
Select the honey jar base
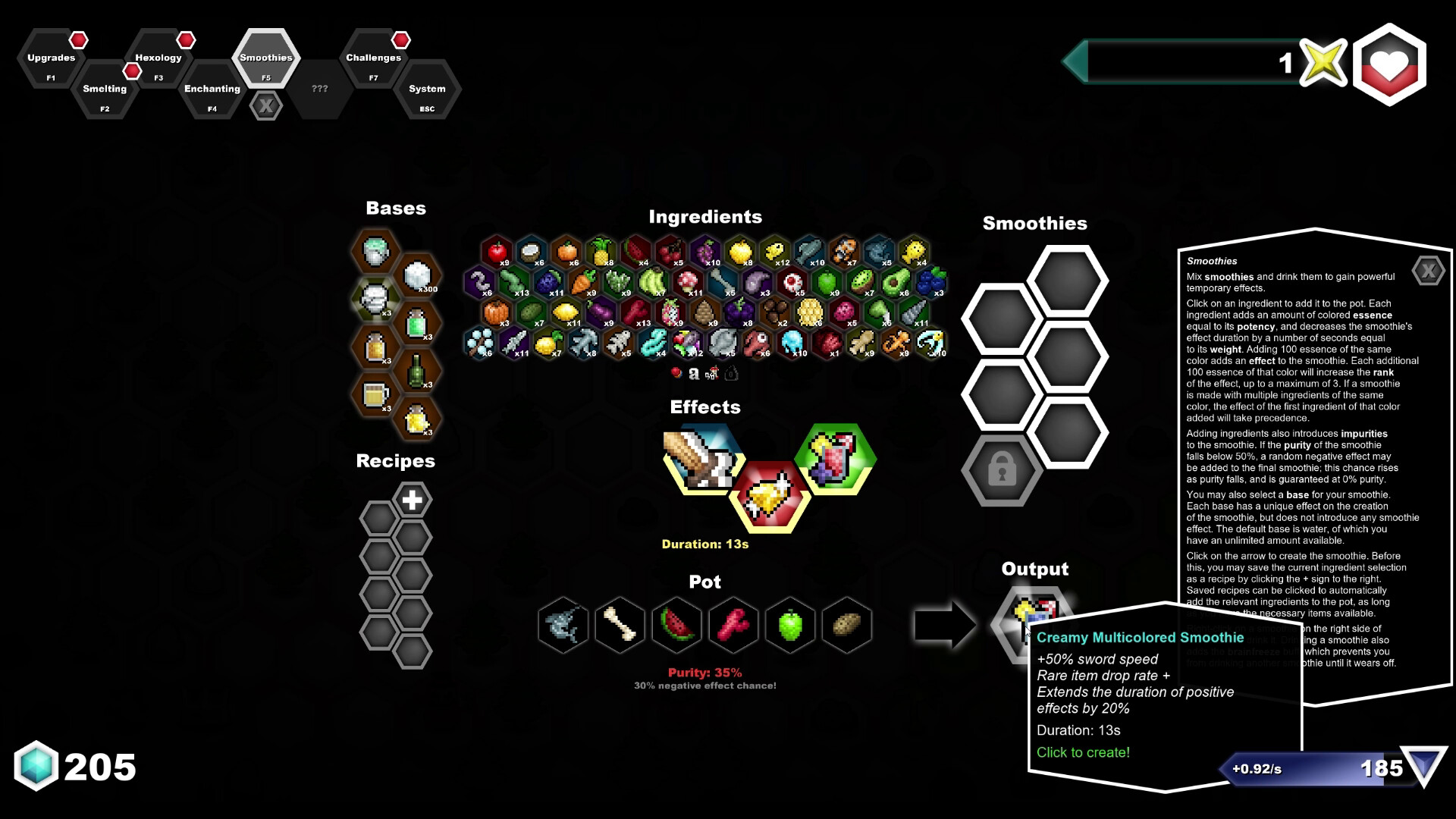[374, 347]
